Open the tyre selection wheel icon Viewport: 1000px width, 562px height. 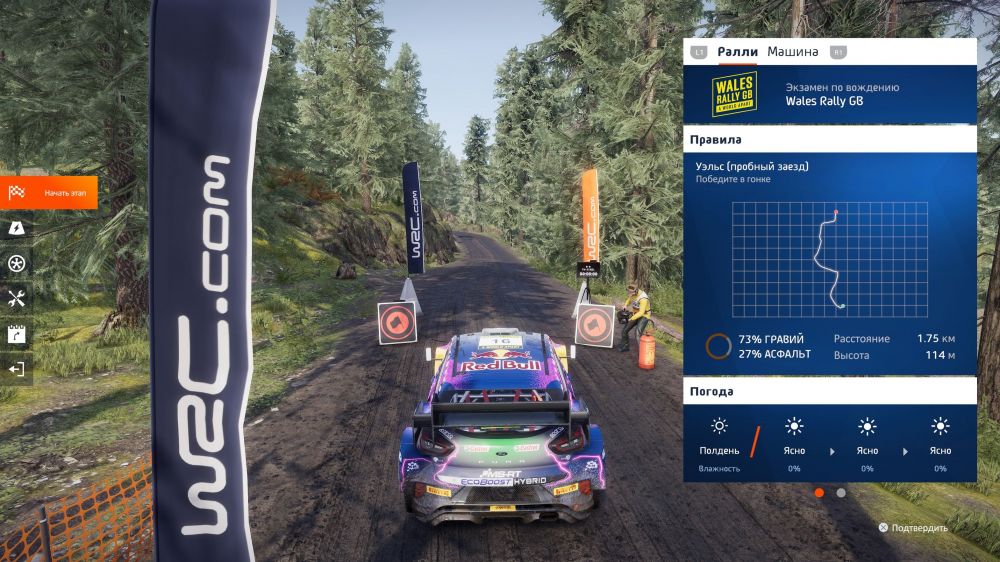[16, 263]
